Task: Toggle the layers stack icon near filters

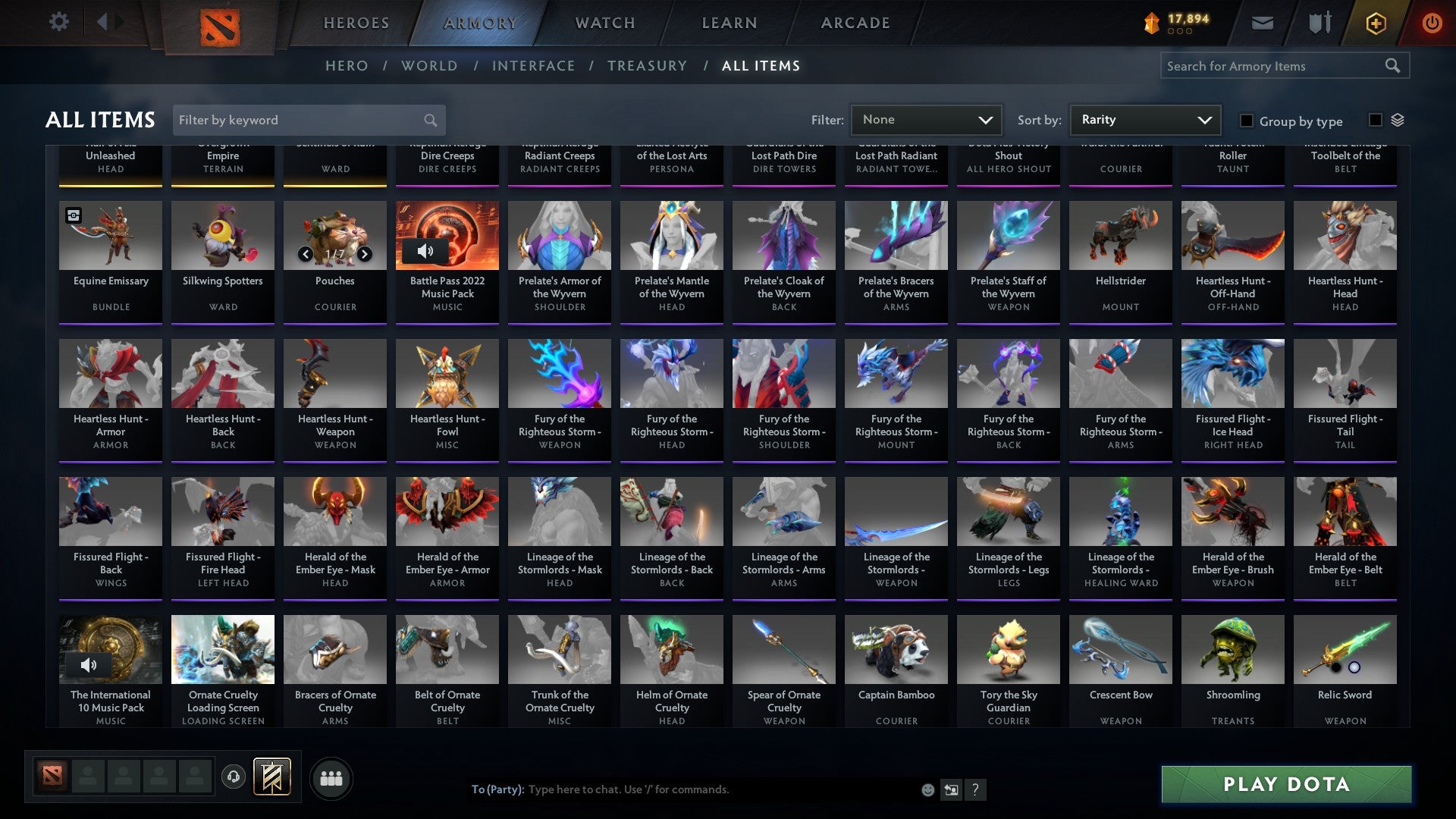Action: (1398, 119)
